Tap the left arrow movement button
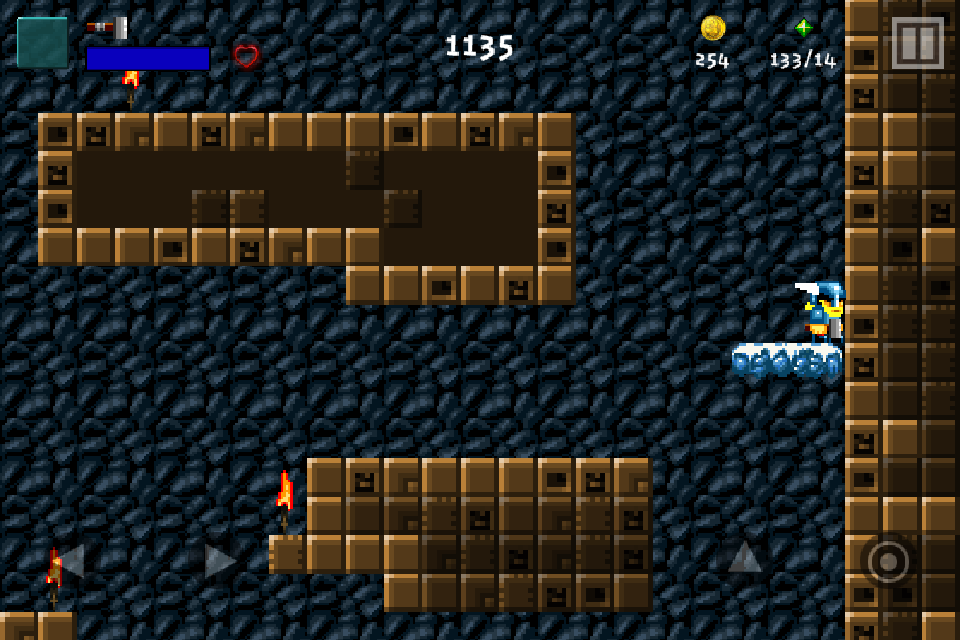The height and width of the screenshot is (640, 960). click(x=70, y=560)
